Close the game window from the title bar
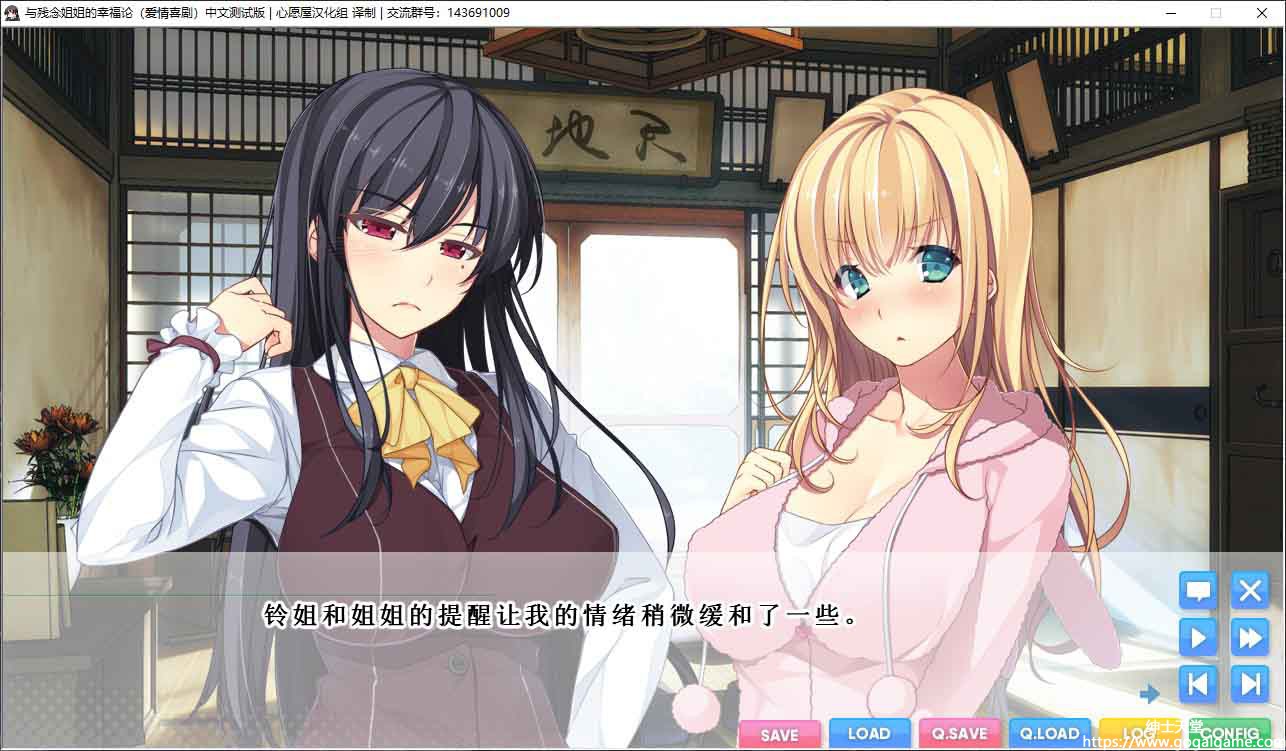 point(1261,13)
